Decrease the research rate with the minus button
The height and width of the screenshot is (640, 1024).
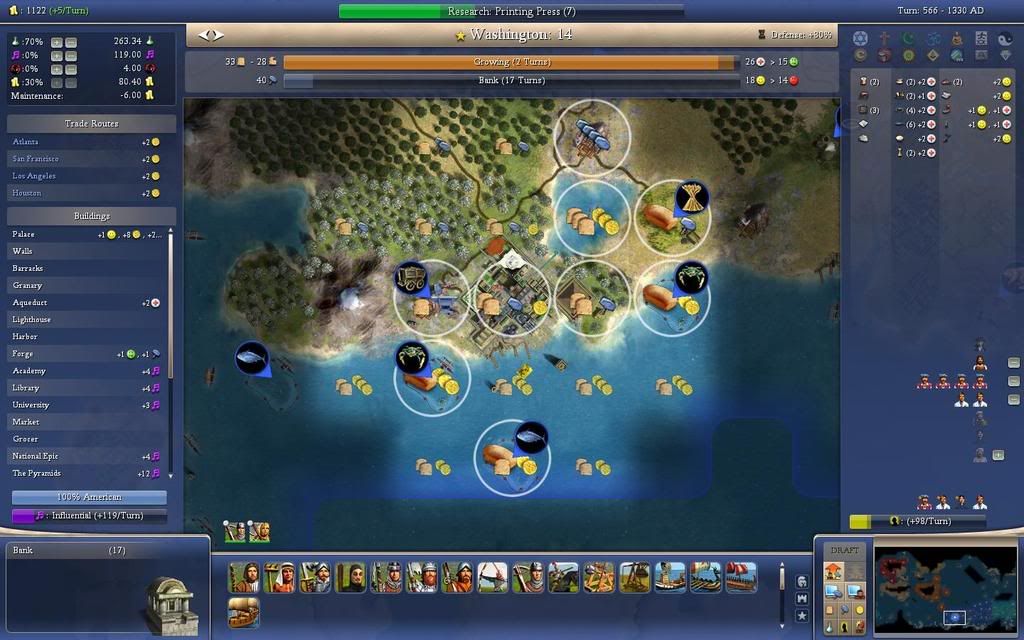click(70, 43)
